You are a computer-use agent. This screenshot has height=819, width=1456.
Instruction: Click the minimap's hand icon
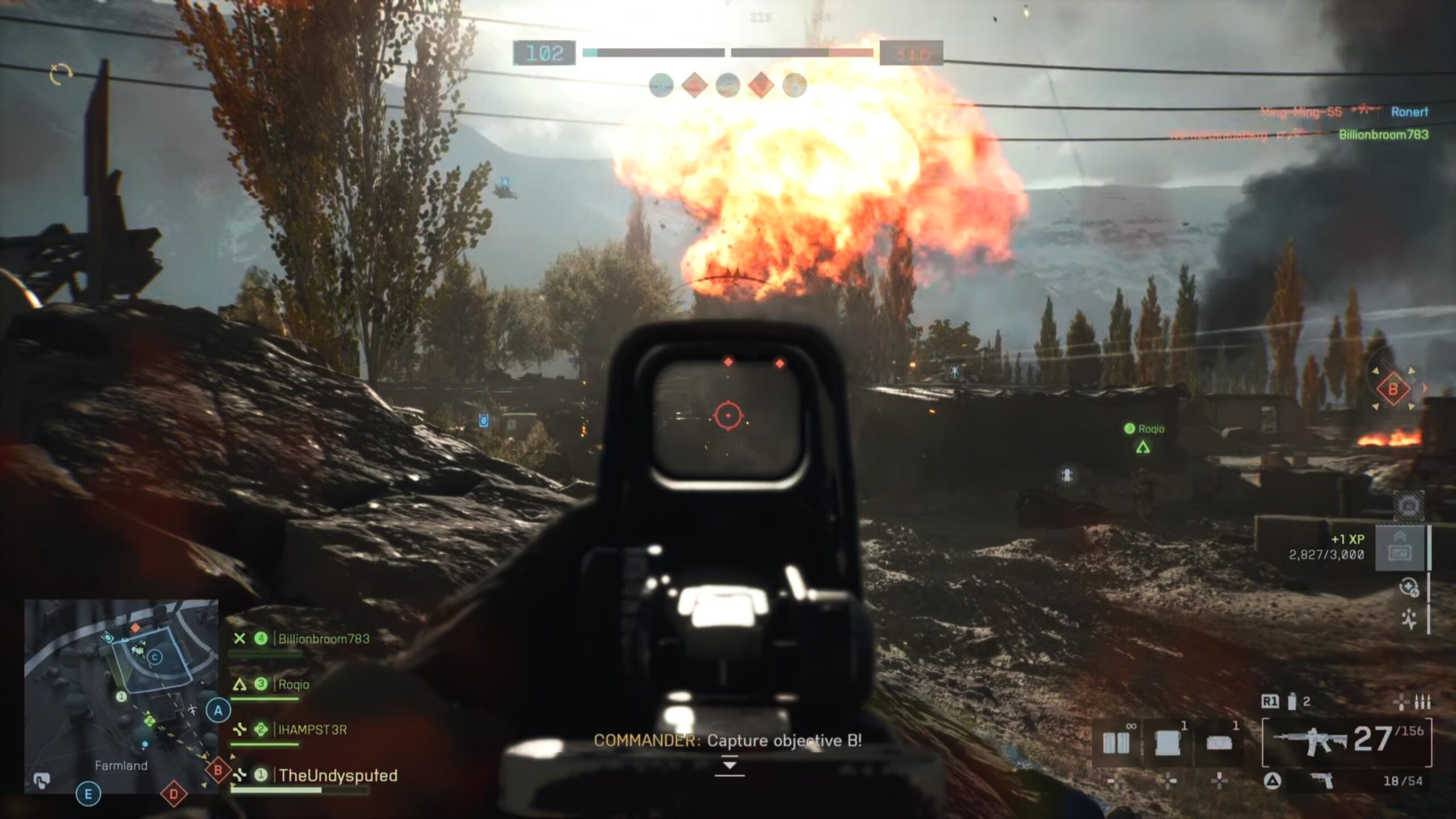click(x=41, y=780)
